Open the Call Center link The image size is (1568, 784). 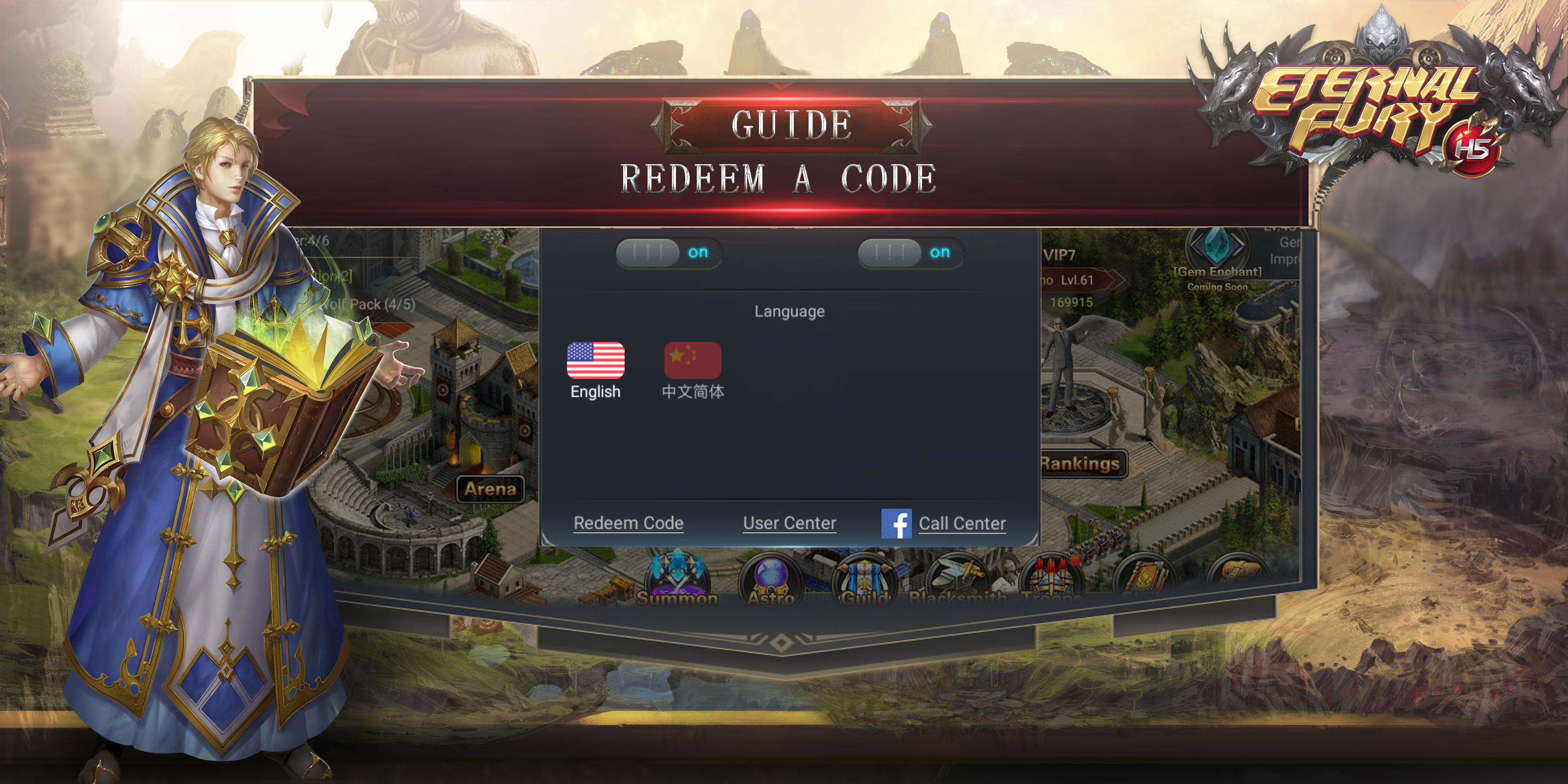click(962, 524)
